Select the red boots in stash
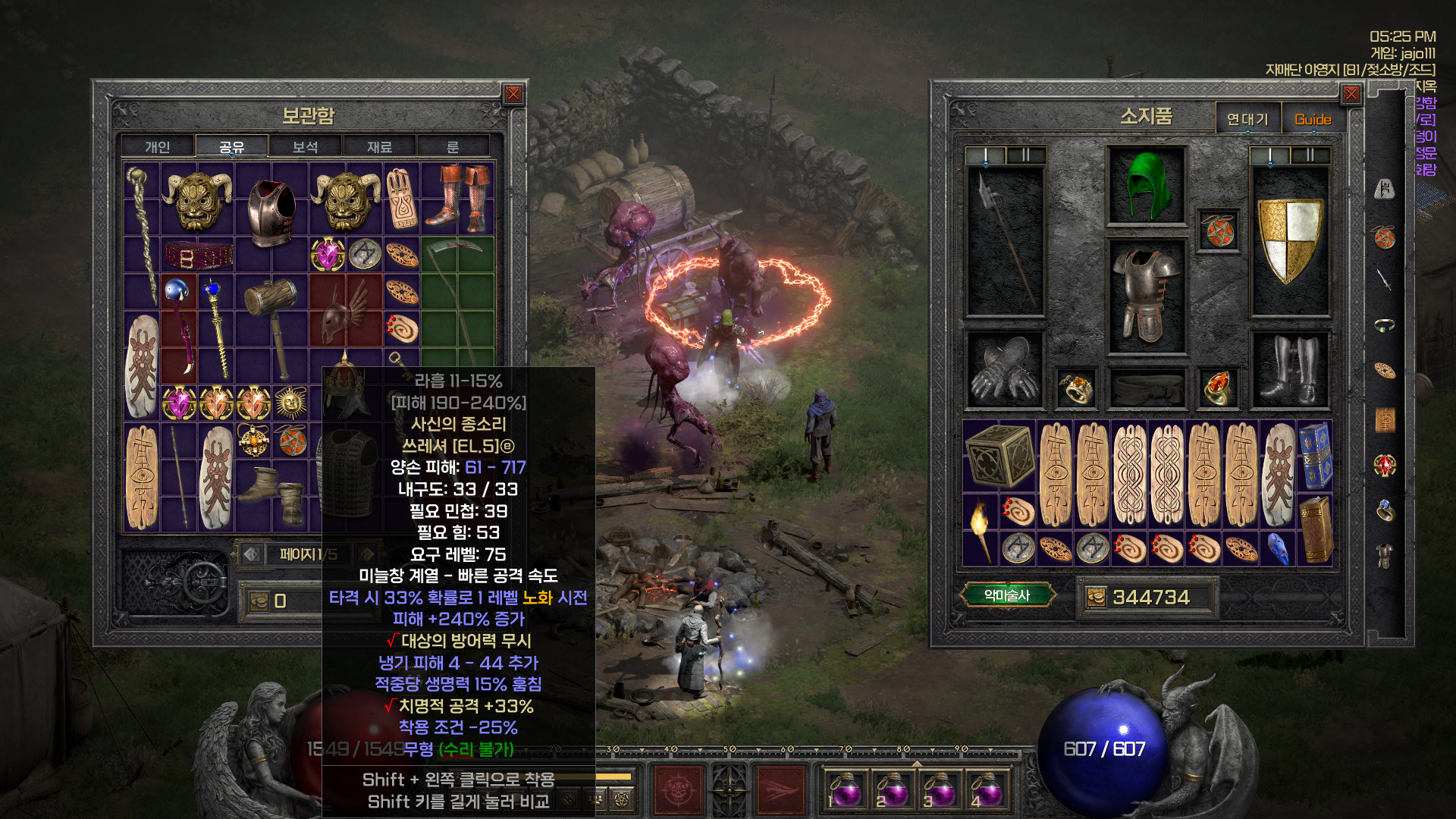 (x=457, y=199)
